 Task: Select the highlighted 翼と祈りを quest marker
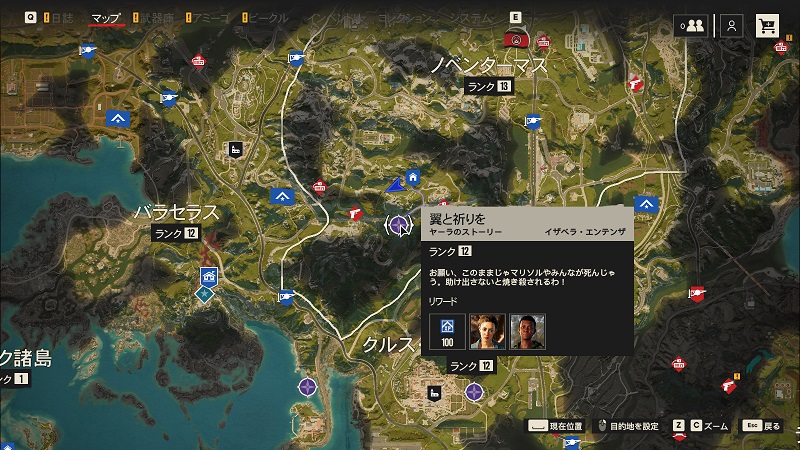click(x=400, y=225)
